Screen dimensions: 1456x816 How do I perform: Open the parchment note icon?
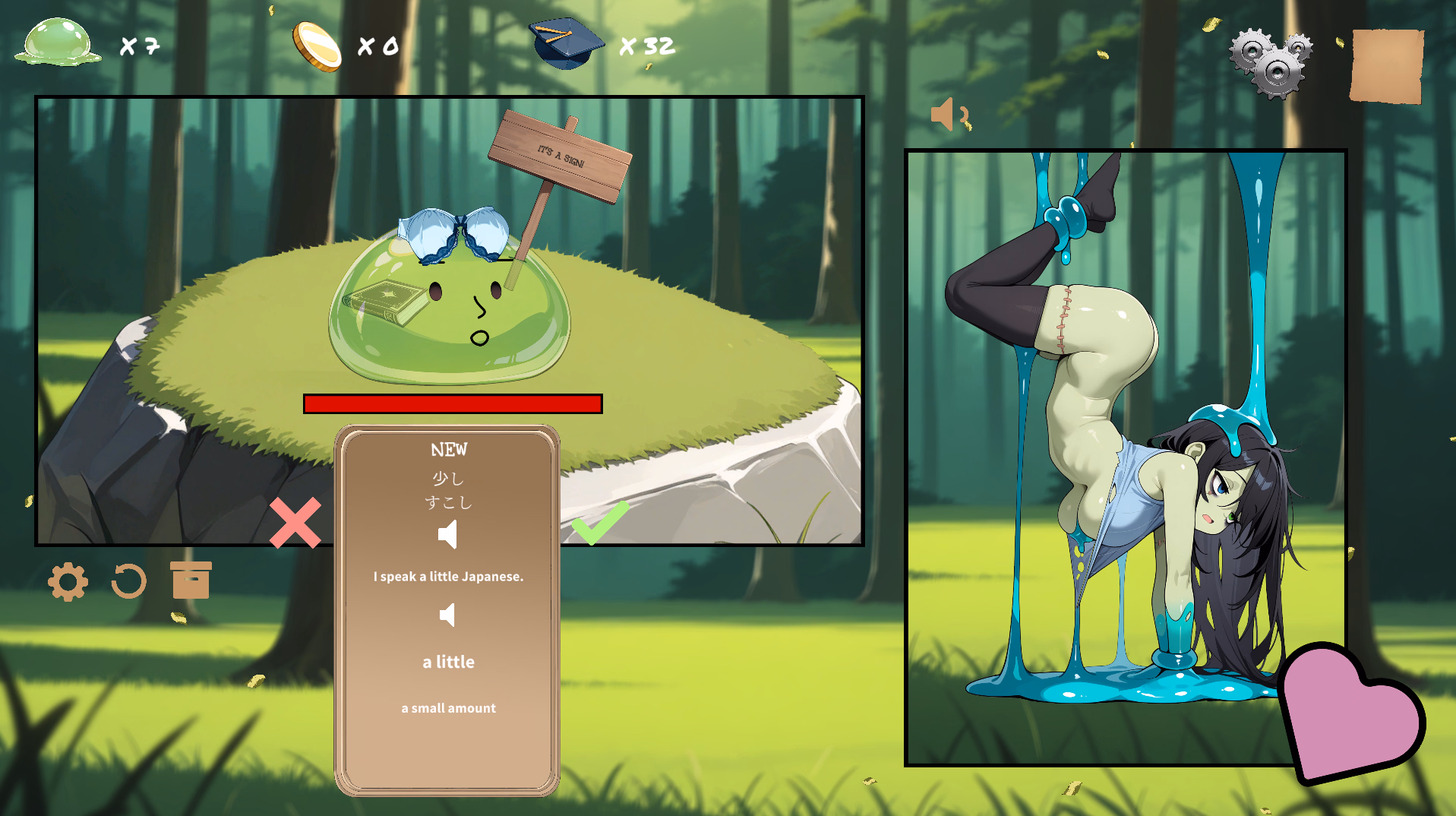[x=1386, y=65]
